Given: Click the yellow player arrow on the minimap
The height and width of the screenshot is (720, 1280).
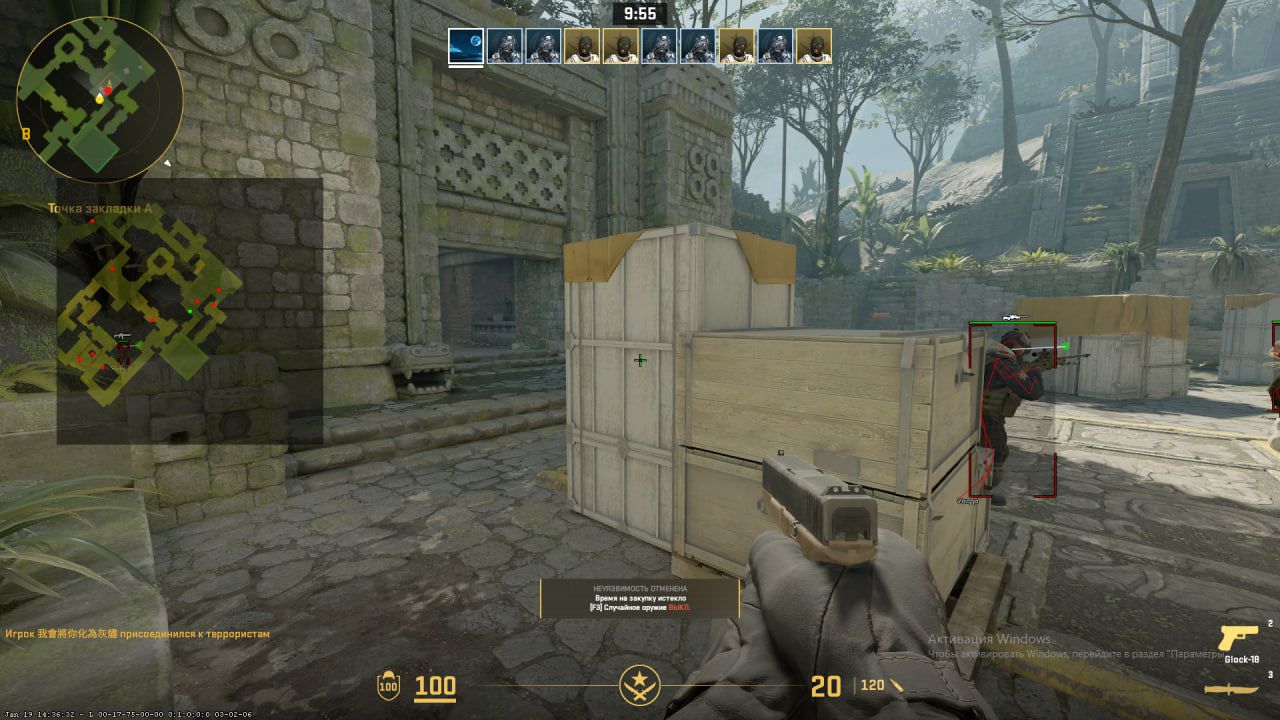Looking at the screenshot, I should pyautogui.click(x=99, y=100).
